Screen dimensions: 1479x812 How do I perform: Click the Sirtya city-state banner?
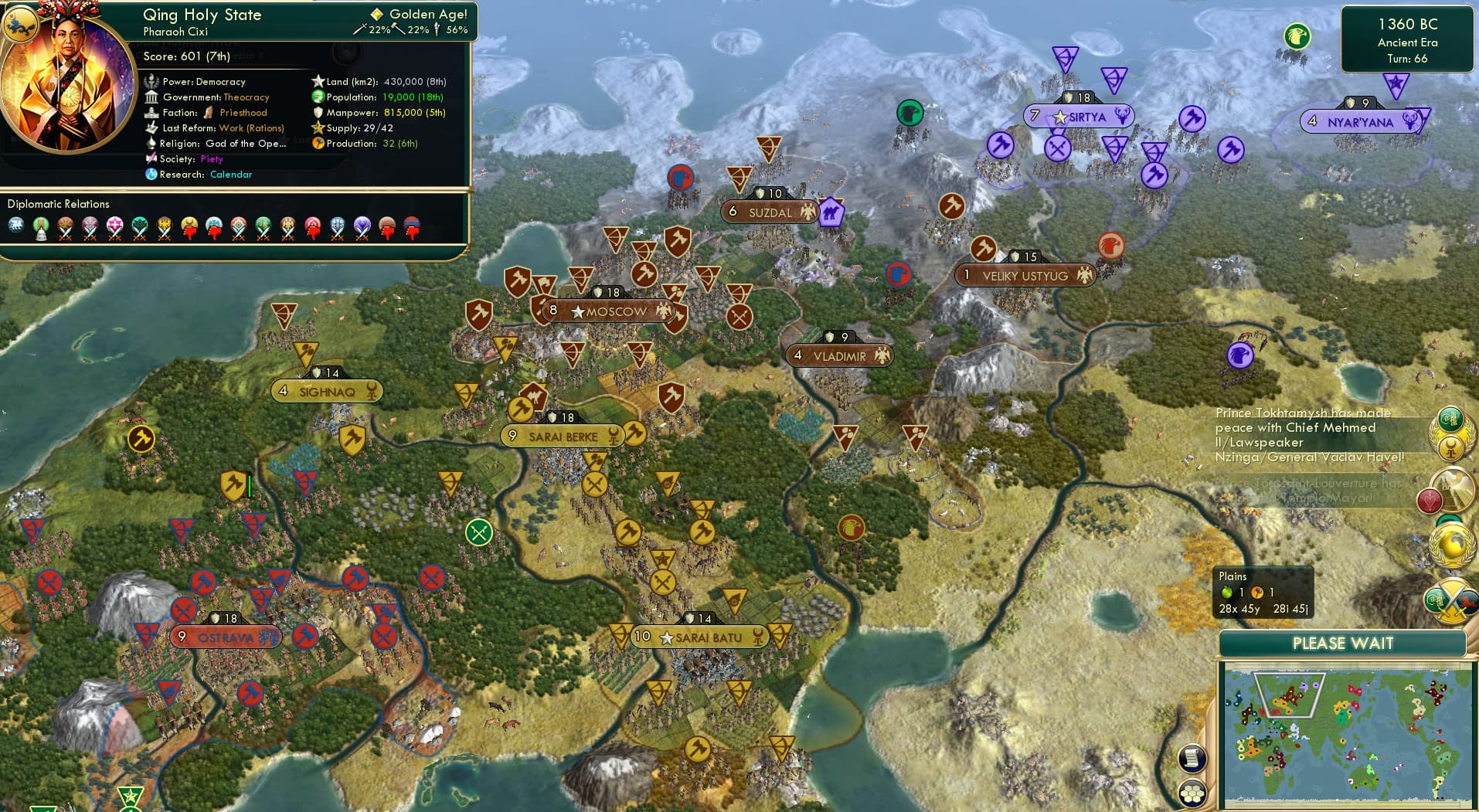point(1081,117)
